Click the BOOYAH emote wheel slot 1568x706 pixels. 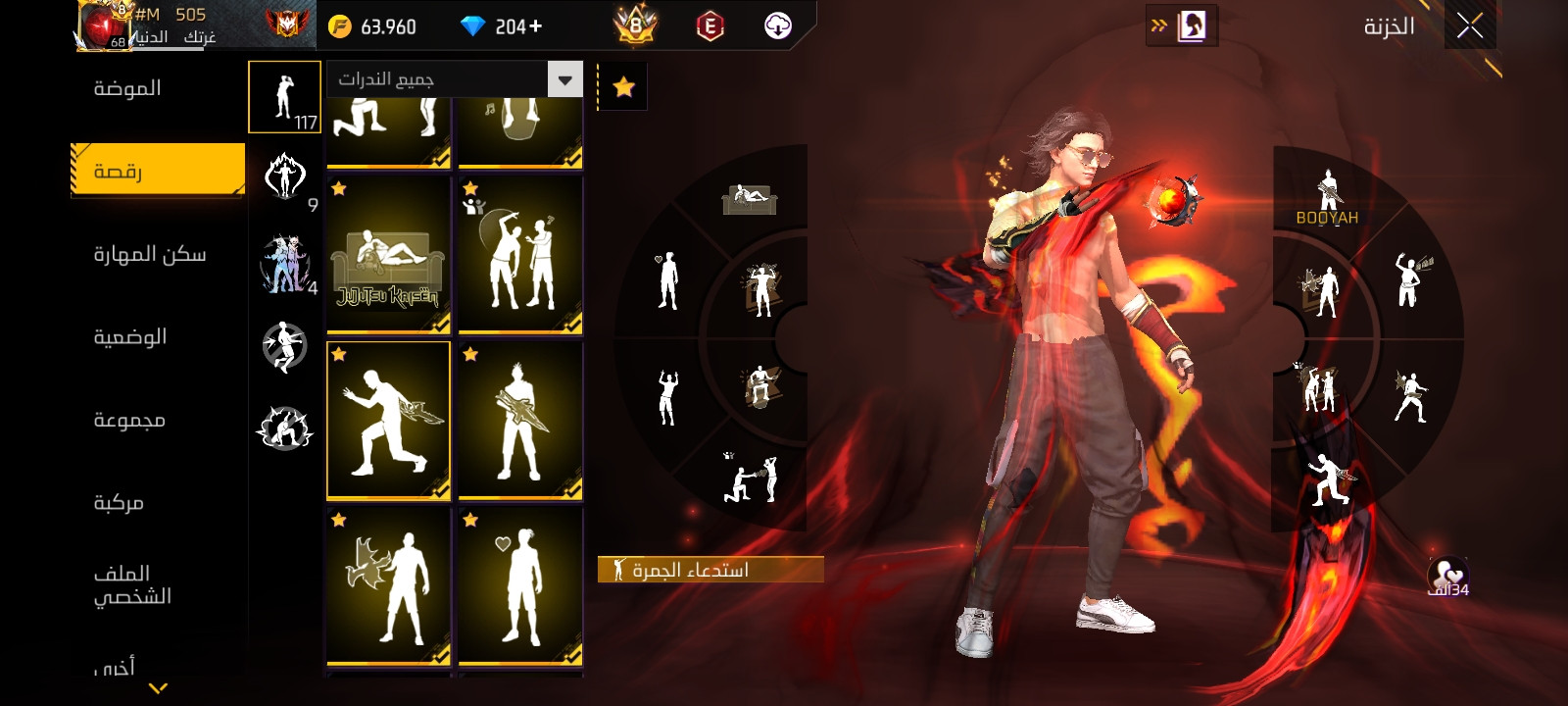[1327, 197]
